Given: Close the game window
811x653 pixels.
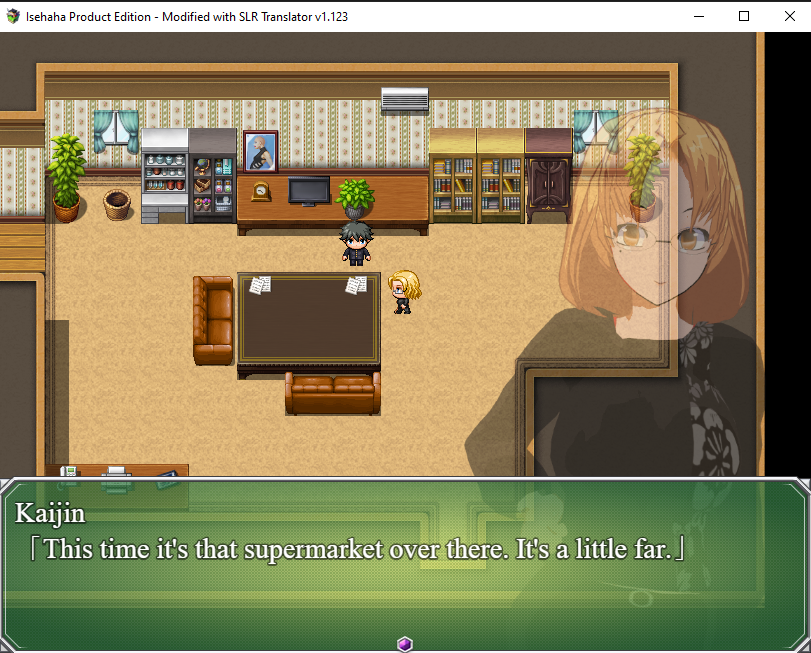Looking at the screenshot, I should (x=787, y=16).
